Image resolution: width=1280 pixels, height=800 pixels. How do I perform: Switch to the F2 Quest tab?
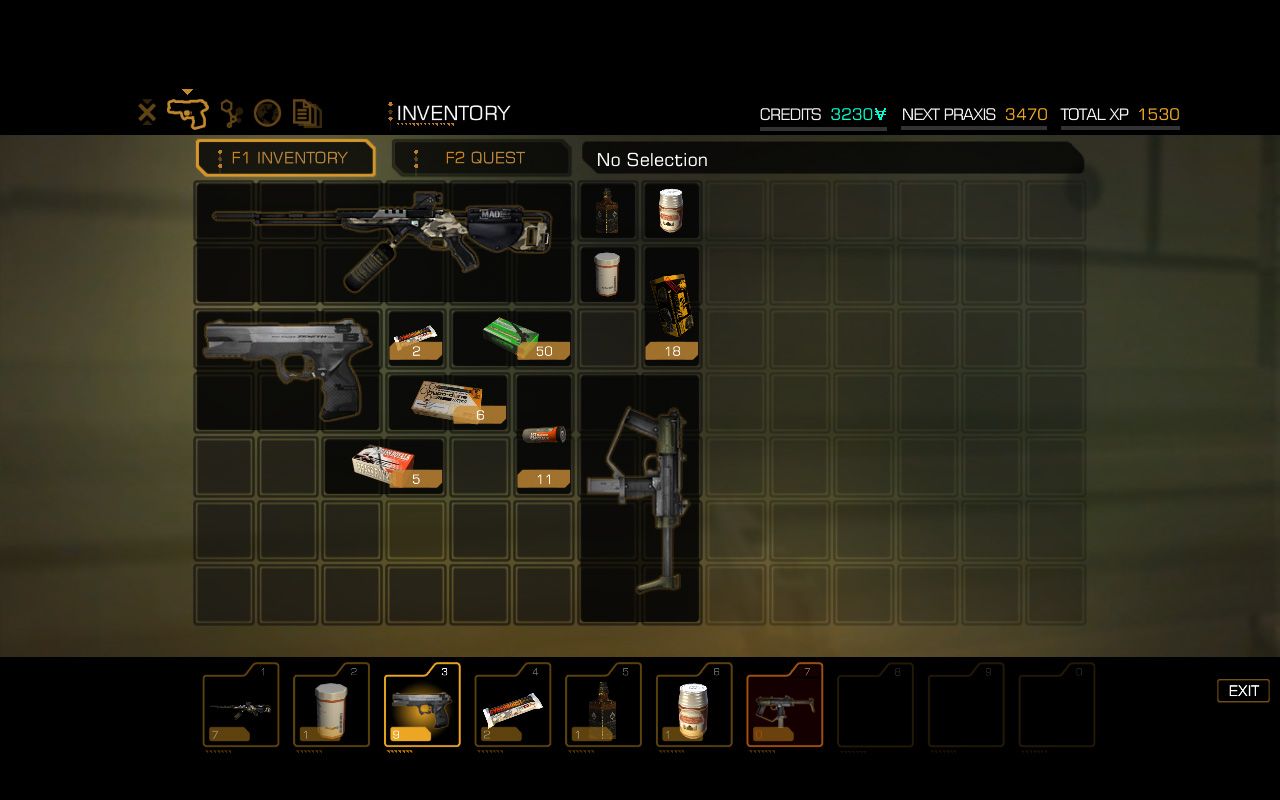(x=483, y=158)
